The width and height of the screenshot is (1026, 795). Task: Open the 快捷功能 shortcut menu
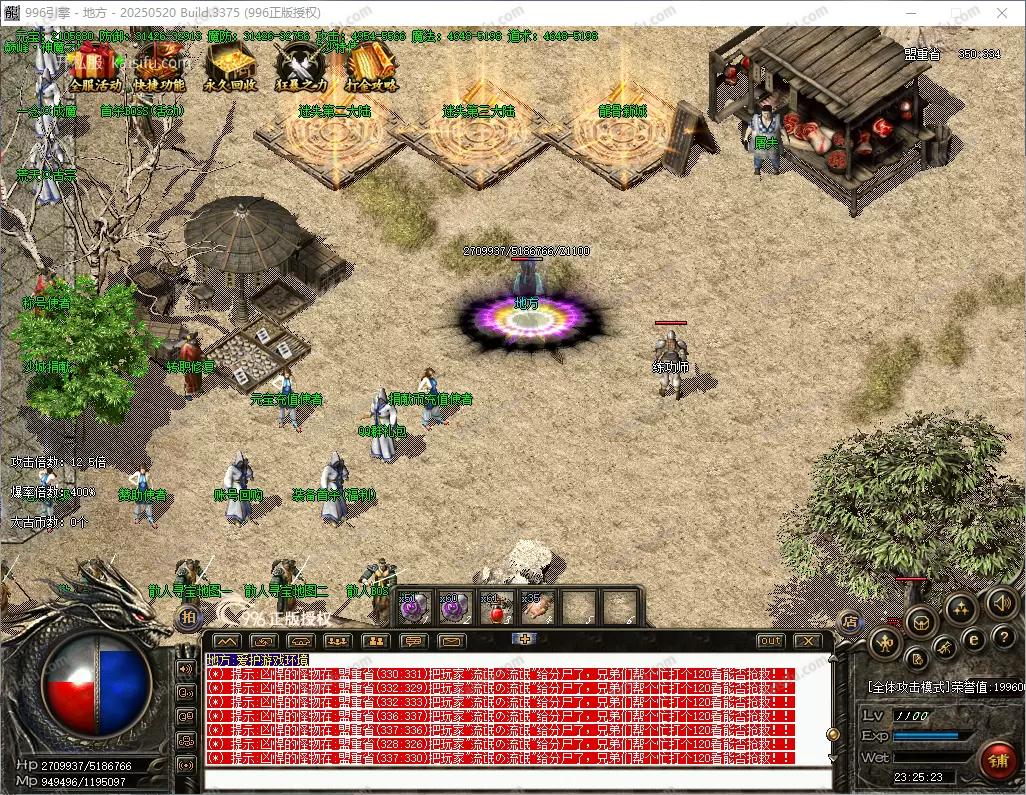pyautogui.click(x=159, y=67)
